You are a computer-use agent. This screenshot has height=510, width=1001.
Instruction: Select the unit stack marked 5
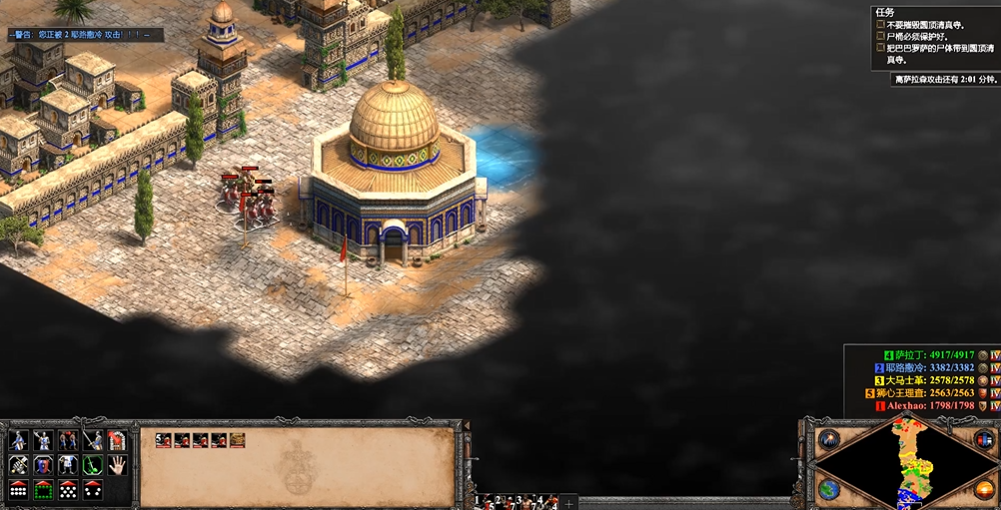click(x=163, y=440)
